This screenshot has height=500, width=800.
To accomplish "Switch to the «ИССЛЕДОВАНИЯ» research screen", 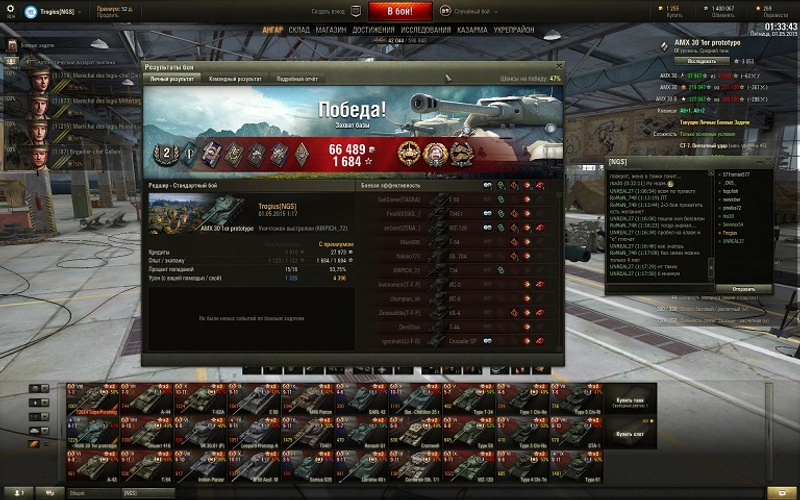I will 426,30.
